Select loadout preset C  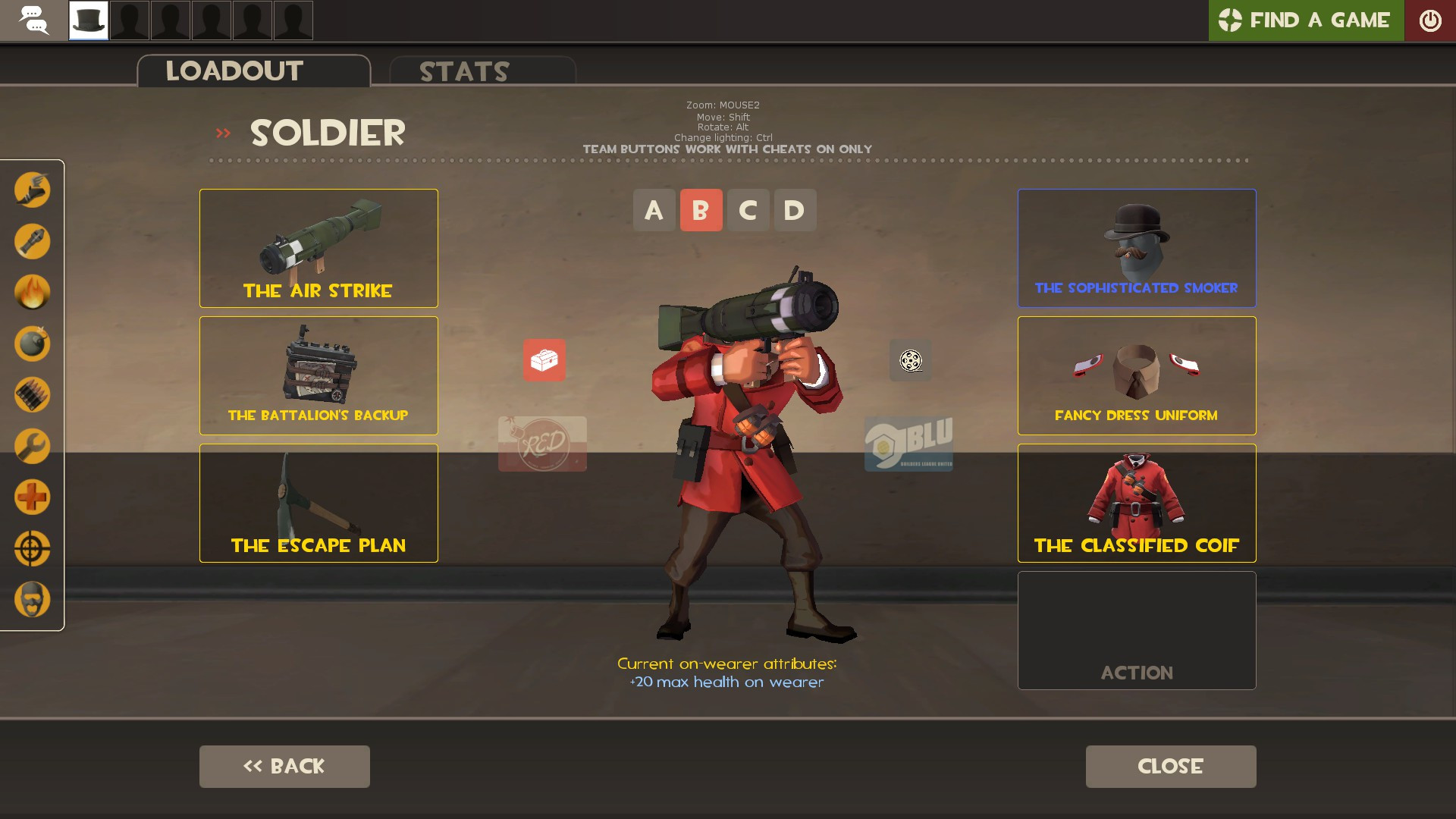pos(748,210)
